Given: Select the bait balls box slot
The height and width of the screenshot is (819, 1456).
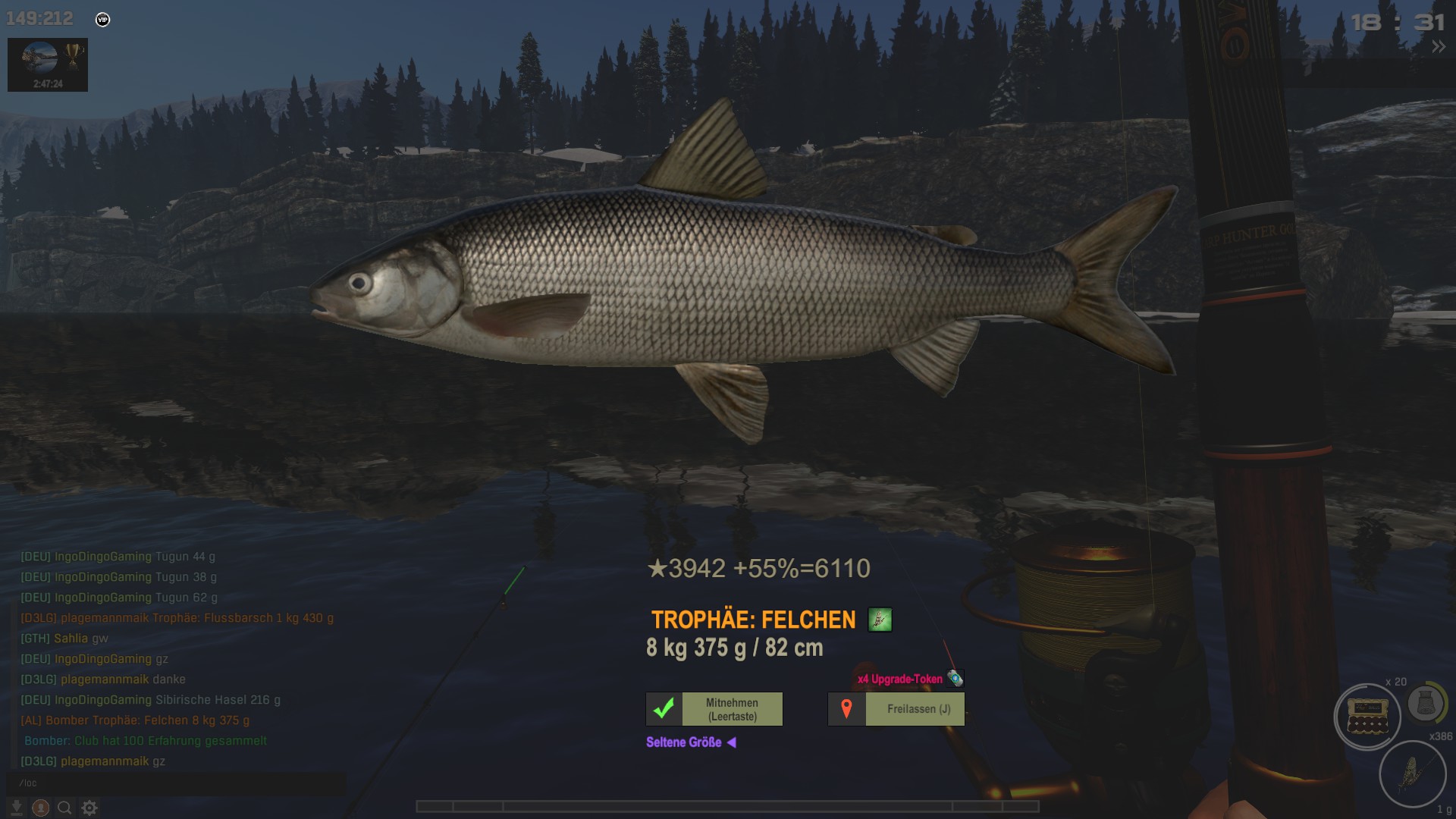Looking at the screenshot, I should click(x=1367, y=717).
